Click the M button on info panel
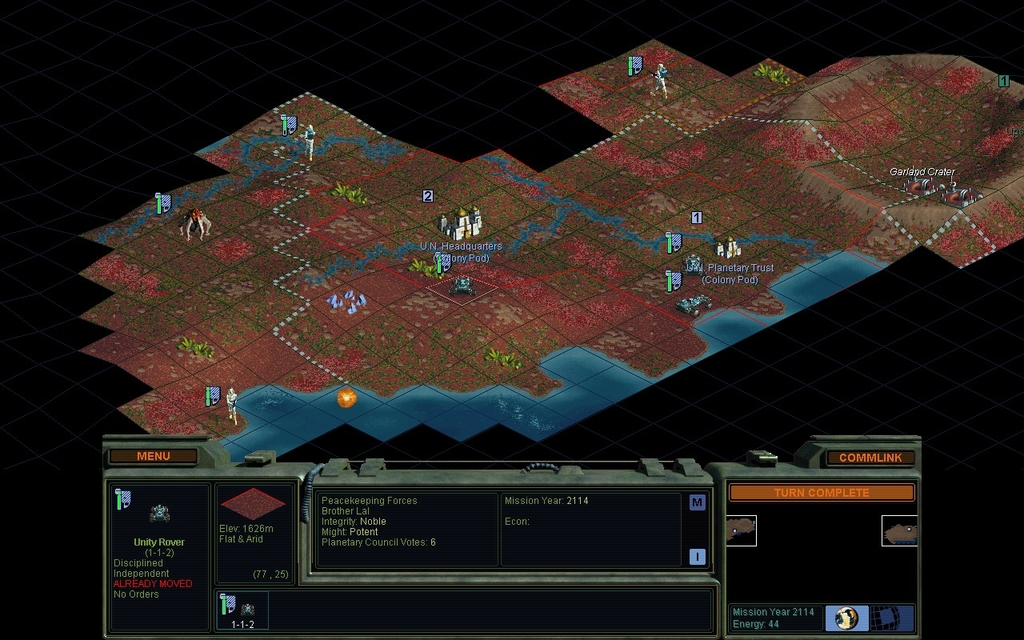Image resolution: width=1024 pixels, height=640 pixels. (697, 503)
